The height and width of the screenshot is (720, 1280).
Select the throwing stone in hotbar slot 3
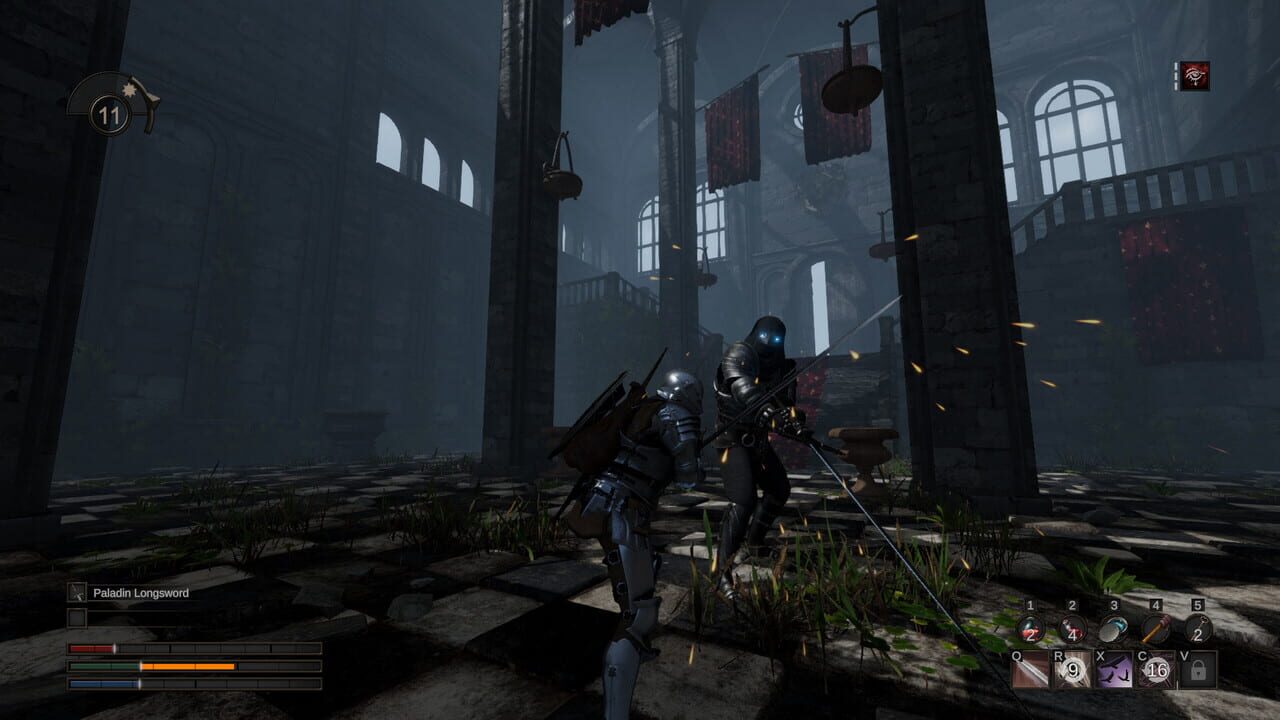[x=1113, y=630]
